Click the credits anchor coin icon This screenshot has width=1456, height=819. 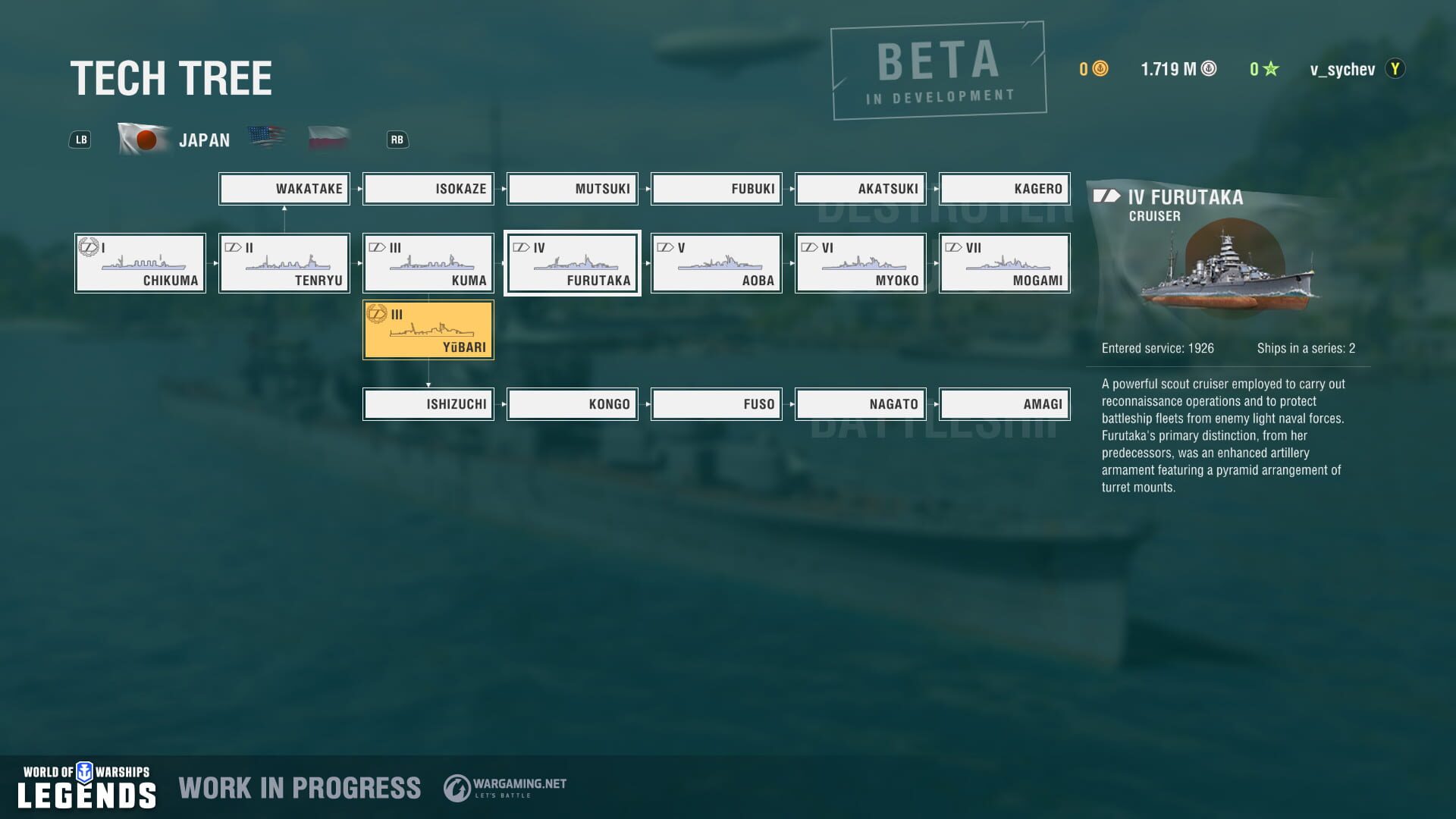coord(1207,69)
